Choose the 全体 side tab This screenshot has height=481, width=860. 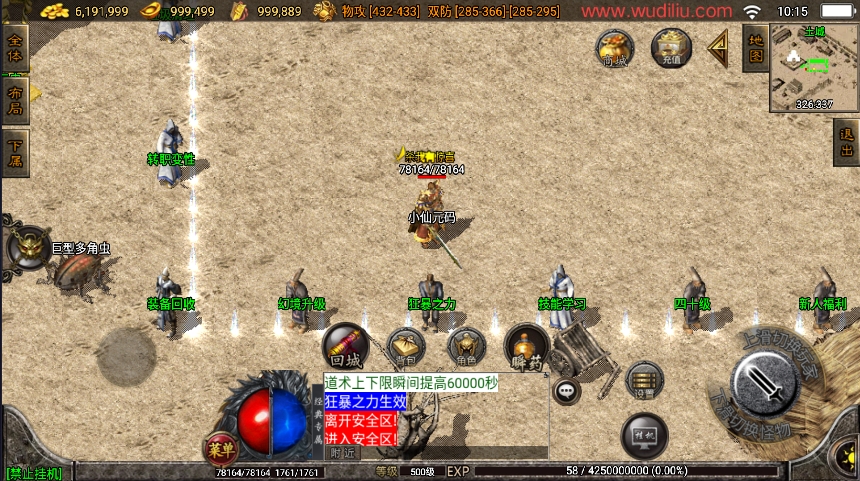point(15,47)
